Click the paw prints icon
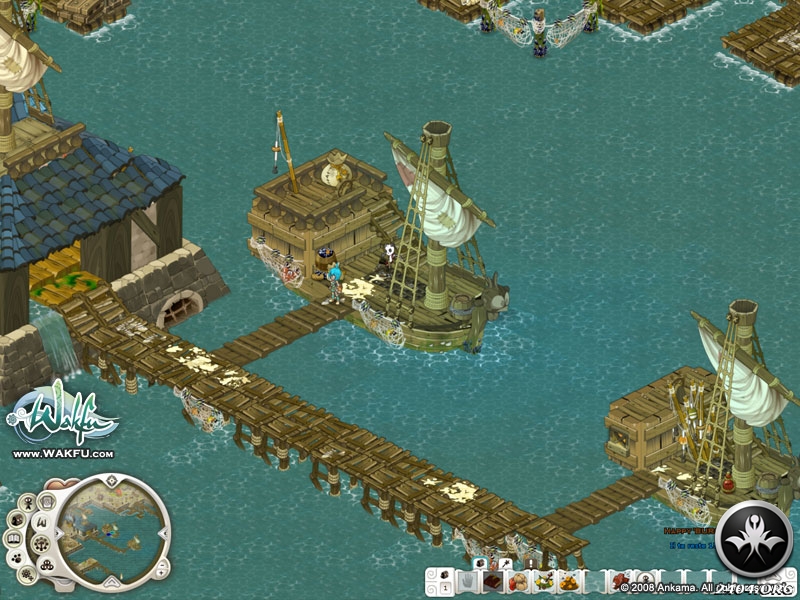This screenshot has height=600, width=800. 17,559
